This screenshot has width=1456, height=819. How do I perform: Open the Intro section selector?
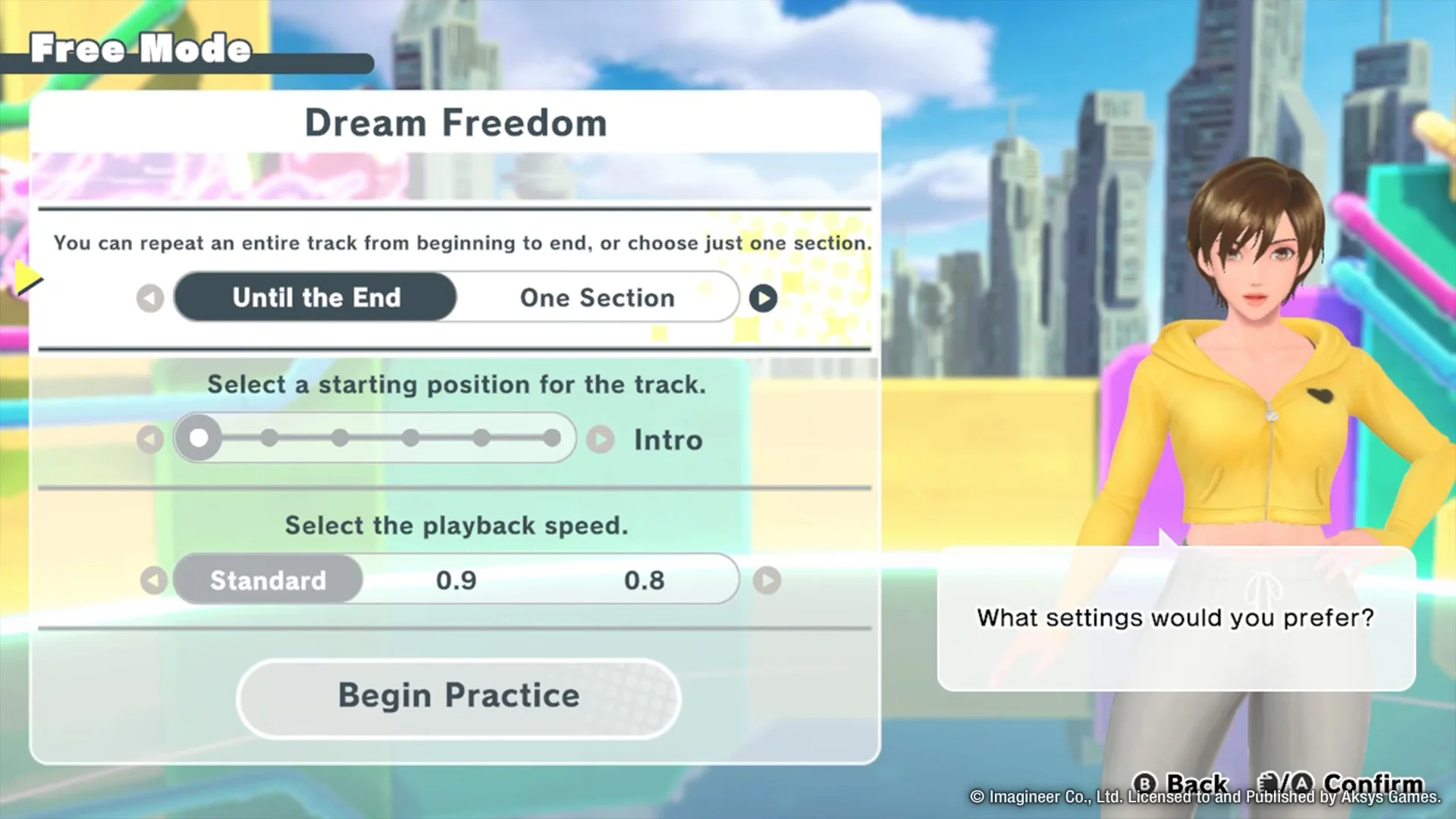tap(667, 439)
